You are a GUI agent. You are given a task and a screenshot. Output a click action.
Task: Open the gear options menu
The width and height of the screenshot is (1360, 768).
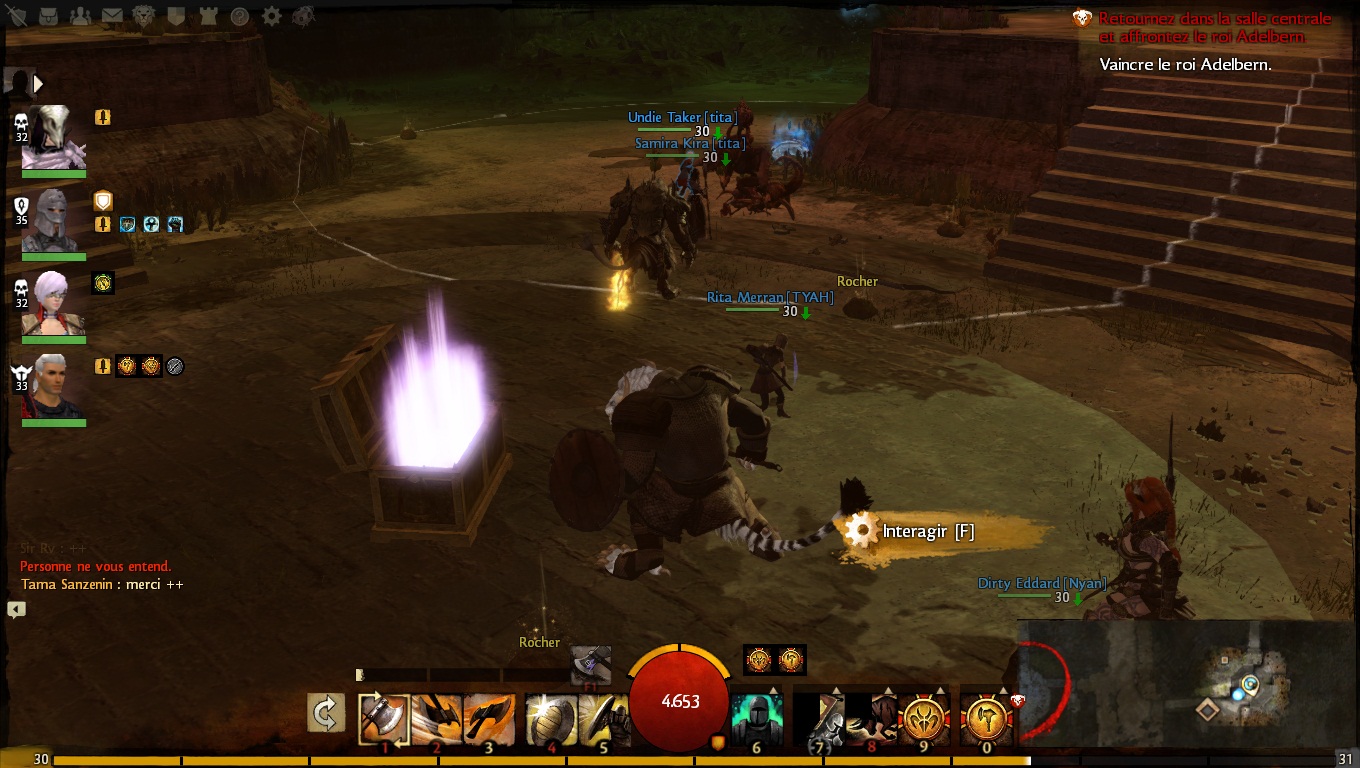pos(271,16)
